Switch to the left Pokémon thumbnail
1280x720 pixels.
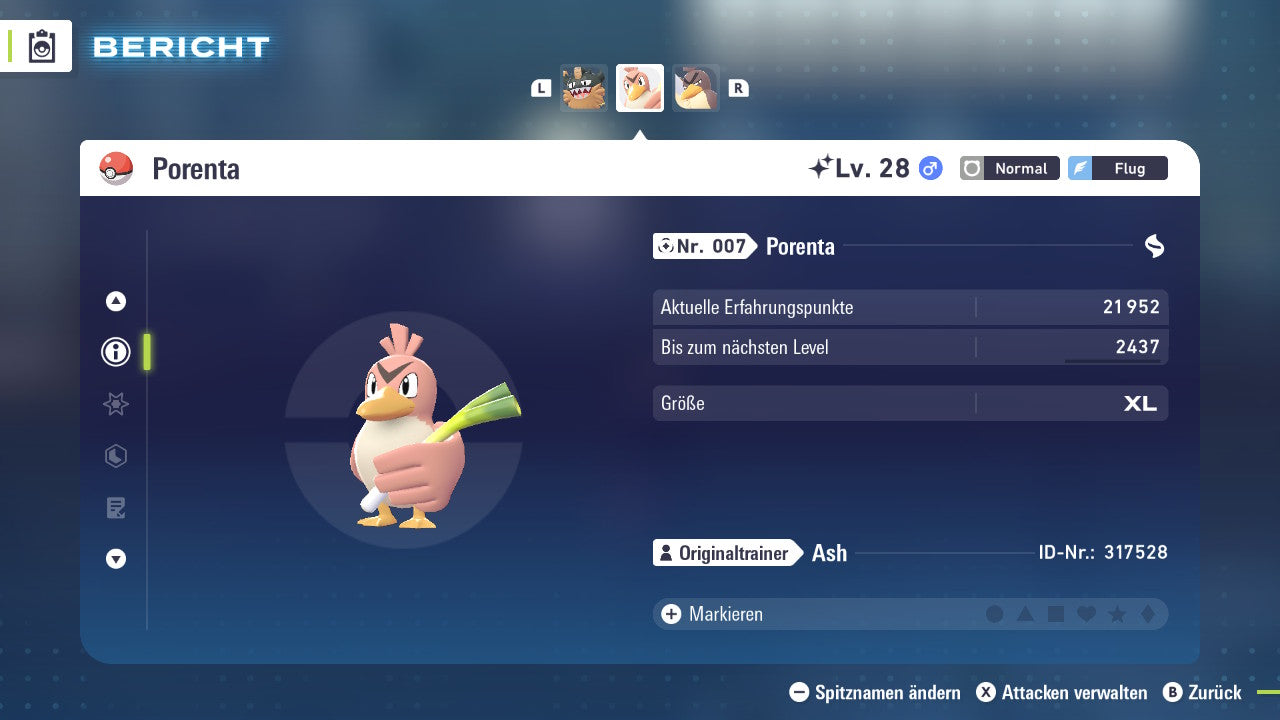click(x=584, y=88)
